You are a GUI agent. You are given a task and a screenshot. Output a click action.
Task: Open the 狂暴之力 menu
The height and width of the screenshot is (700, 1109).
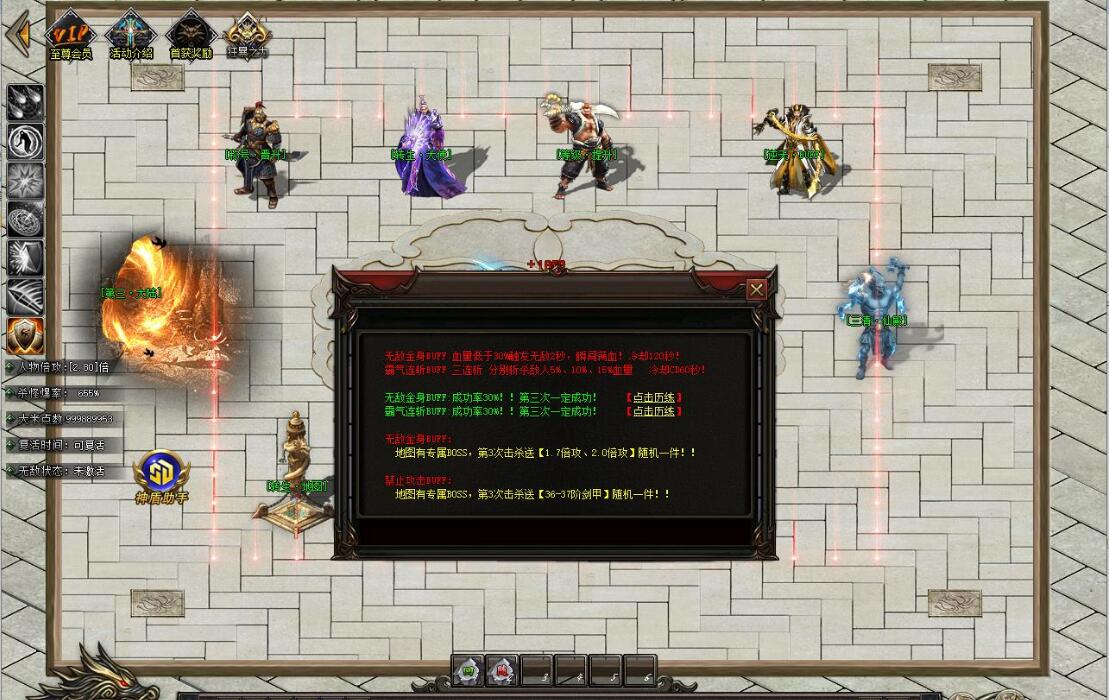(x=246, y=33)
